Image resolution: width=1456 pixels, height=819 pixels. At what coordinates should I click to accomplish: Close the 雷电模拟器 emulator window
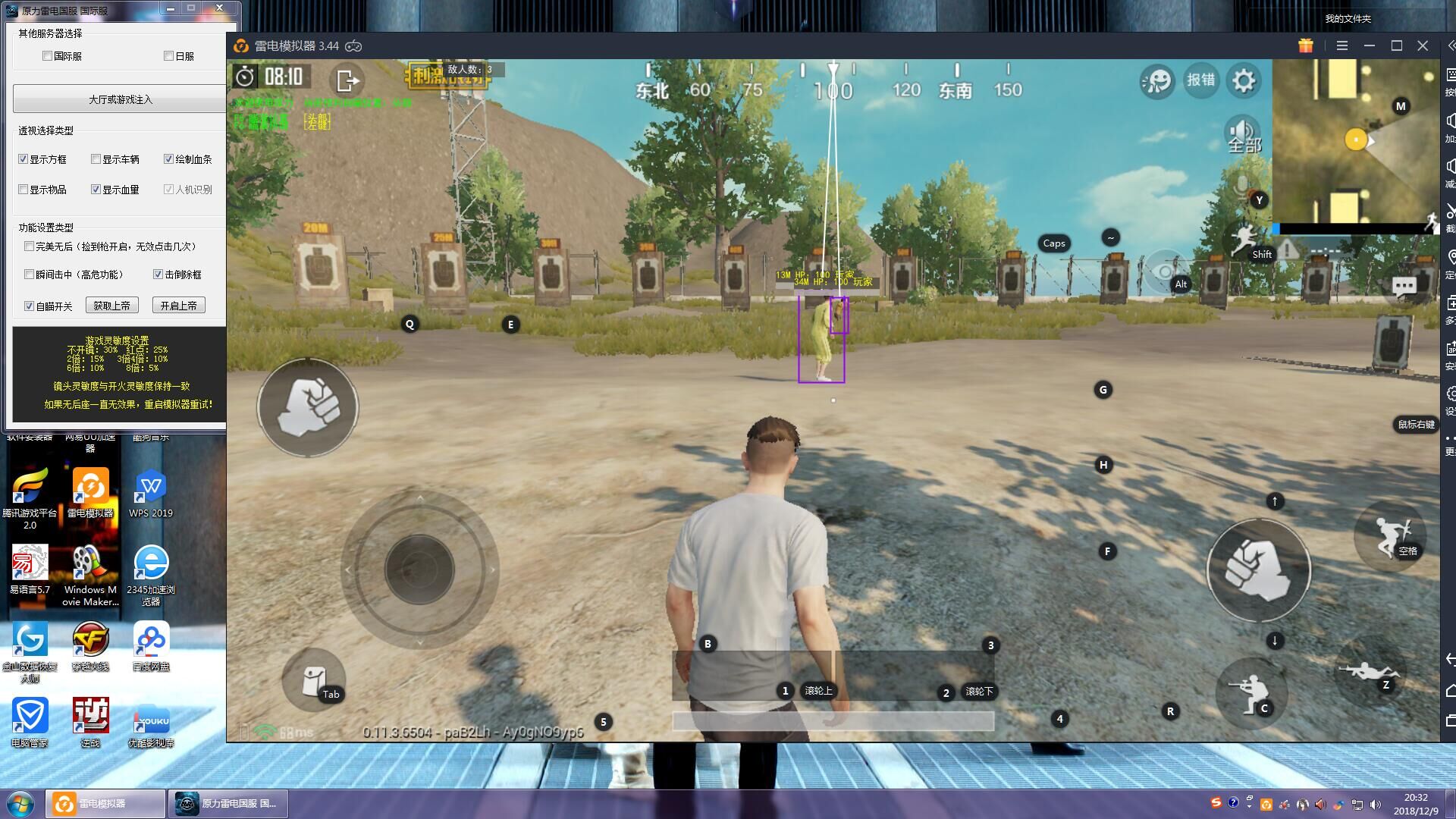1423,46
